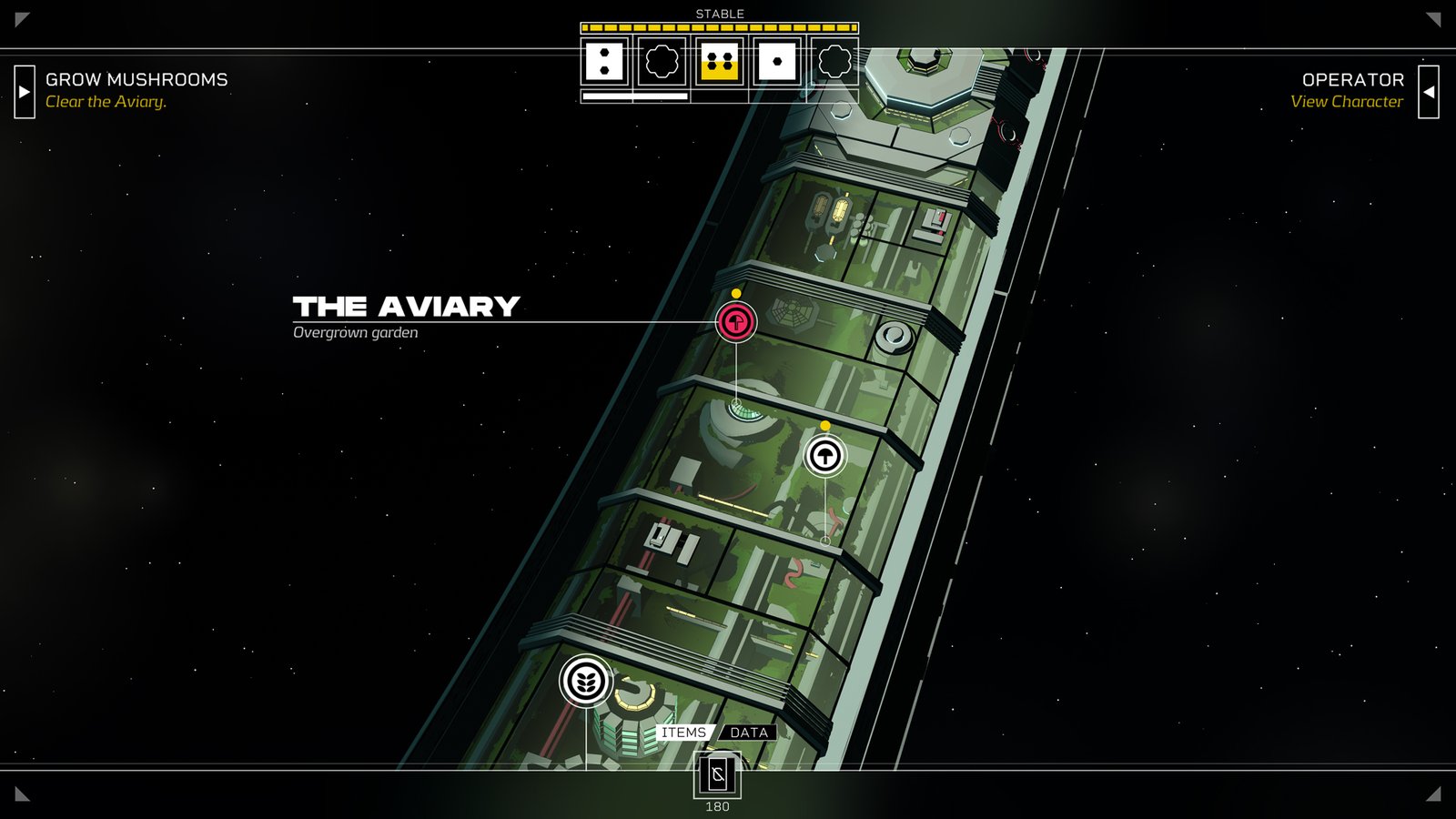Image resolution: width=1456 pixels, height=819 pixels.
Task: Switch to the Data tab
Action: pos(749,733)
